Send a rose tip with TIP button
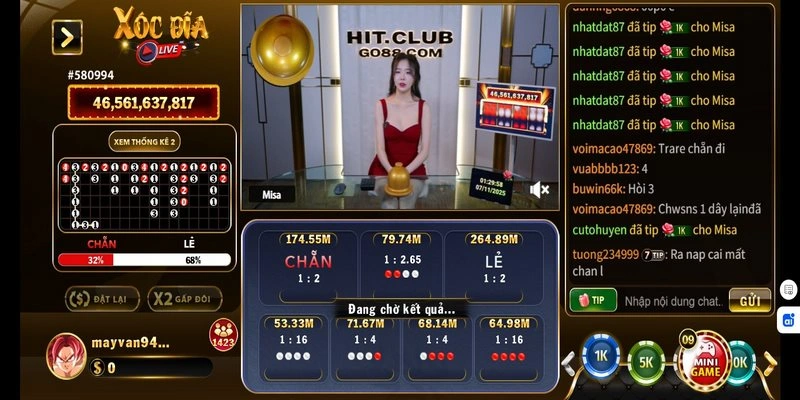 592,300
